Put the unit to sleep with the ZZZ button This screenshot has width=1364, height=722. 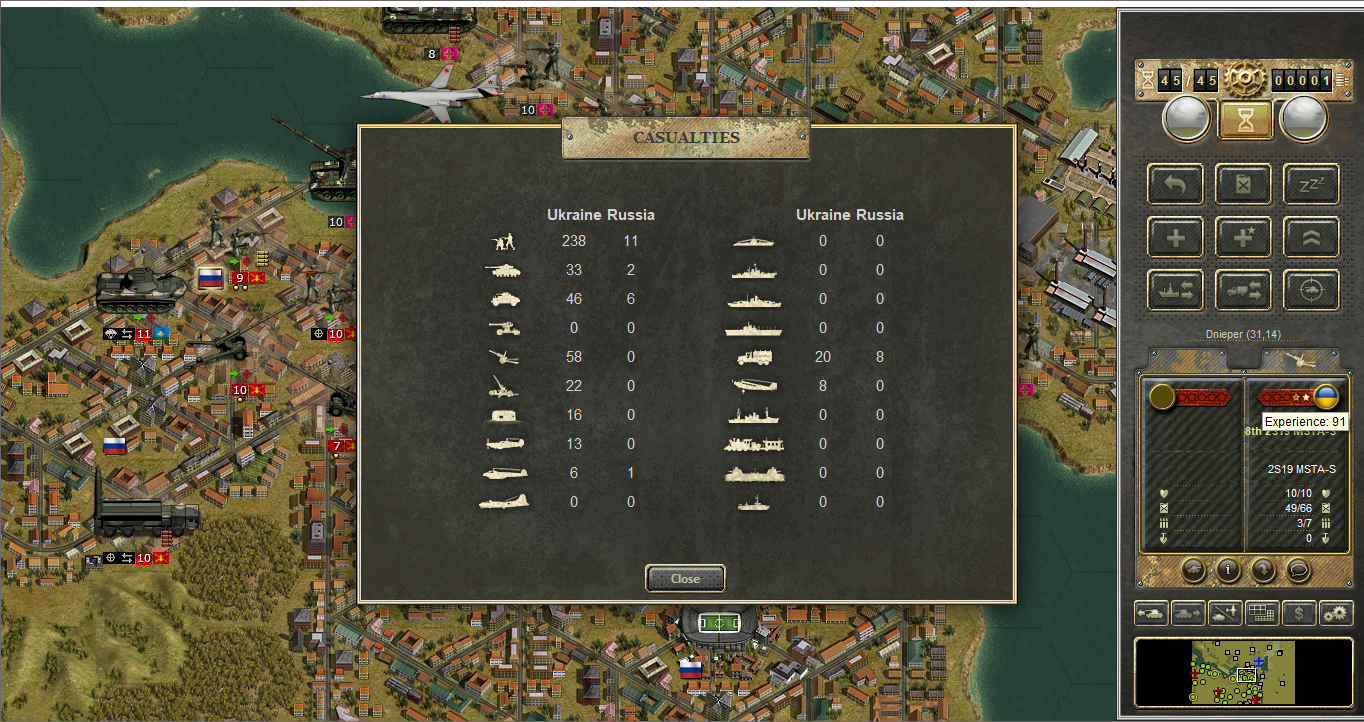1311,184
